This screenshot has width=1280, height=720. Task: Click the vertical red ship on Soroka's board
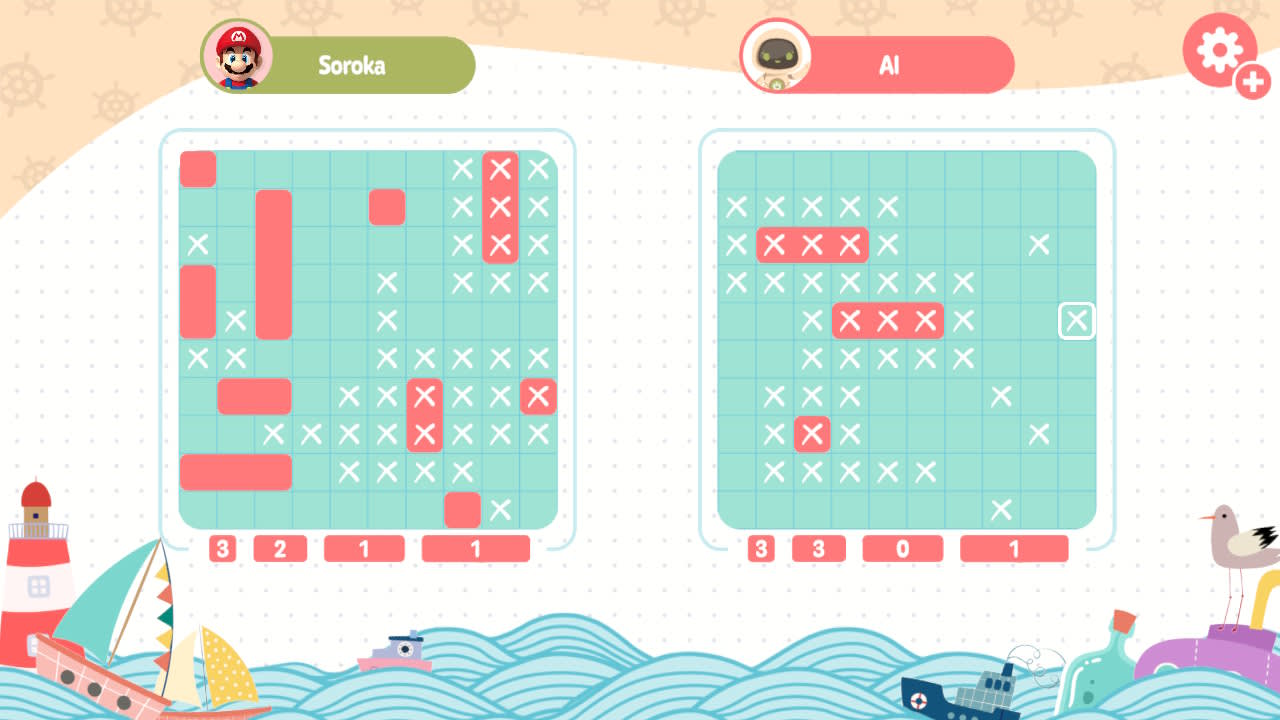pos(273,265)
